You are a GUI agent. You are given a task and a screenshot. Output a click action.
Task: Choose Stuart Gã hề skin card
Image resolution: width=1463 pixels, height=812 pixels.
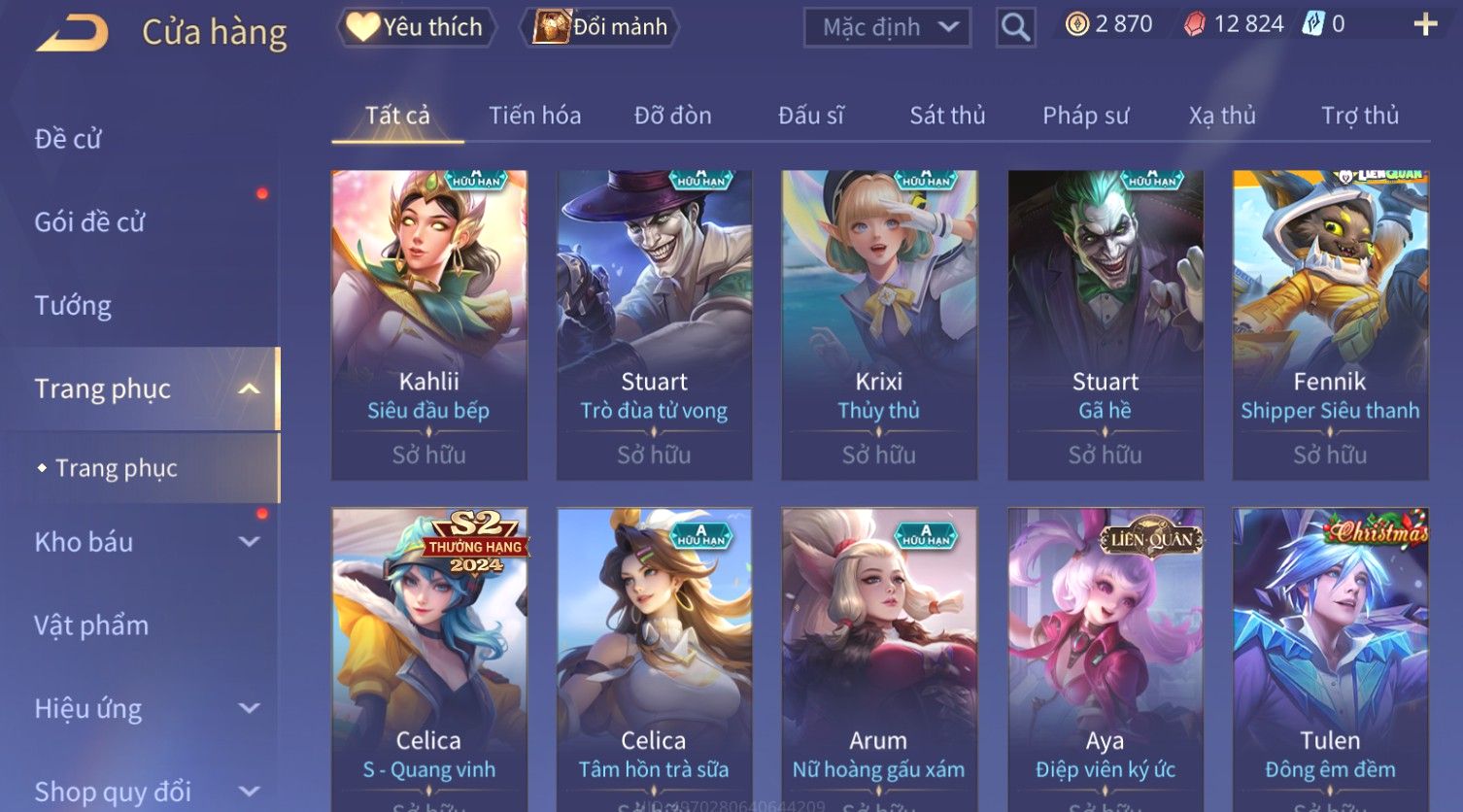coord(1105,324)
